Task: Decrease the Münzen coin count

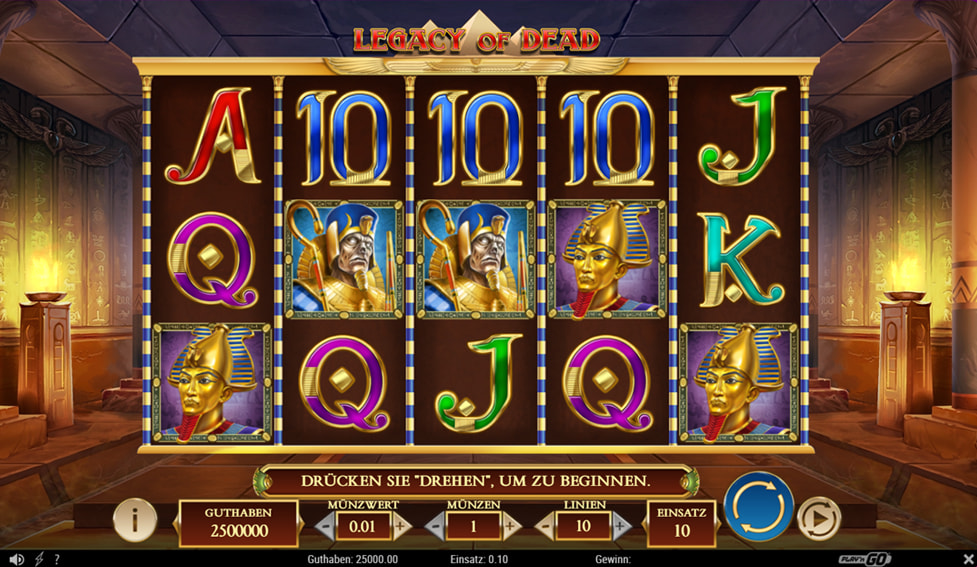Action: click(434, 524)
